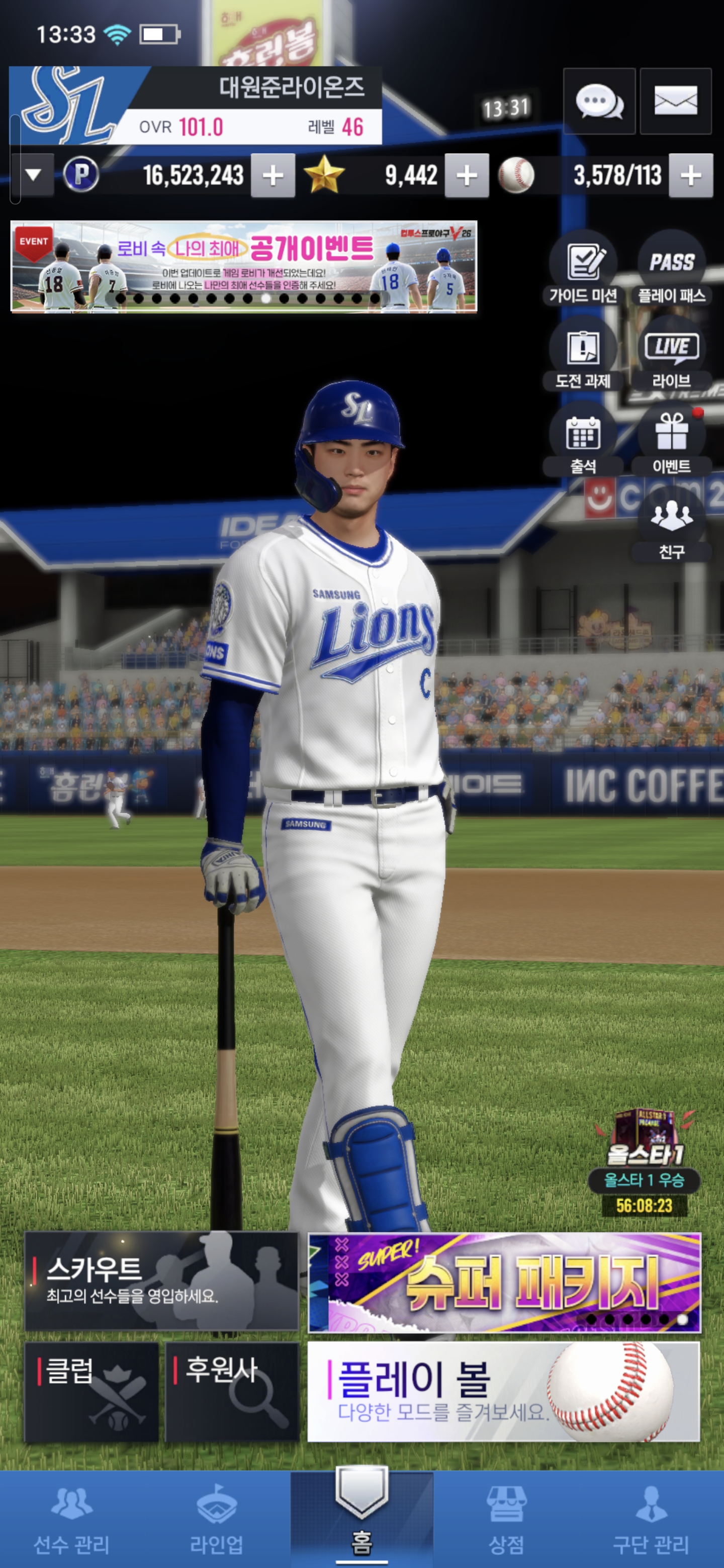
Task: Open the mailbox envelope icon
Action: [x=675, y=101]
